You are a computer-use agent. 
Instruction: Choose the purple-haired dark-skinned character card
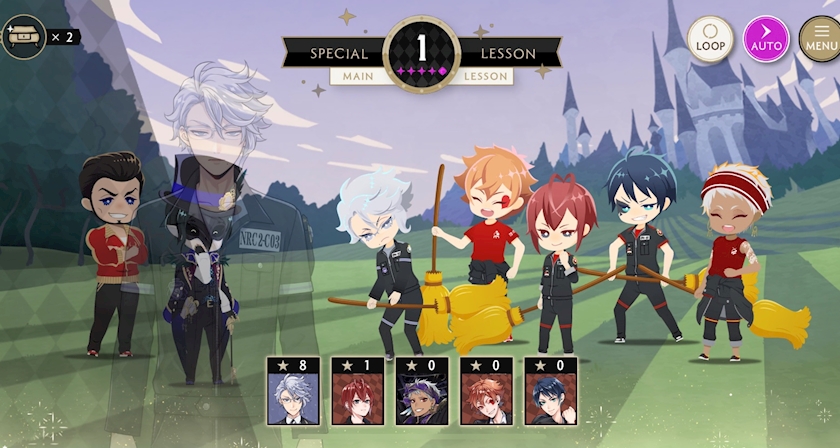tap(422, 392)
